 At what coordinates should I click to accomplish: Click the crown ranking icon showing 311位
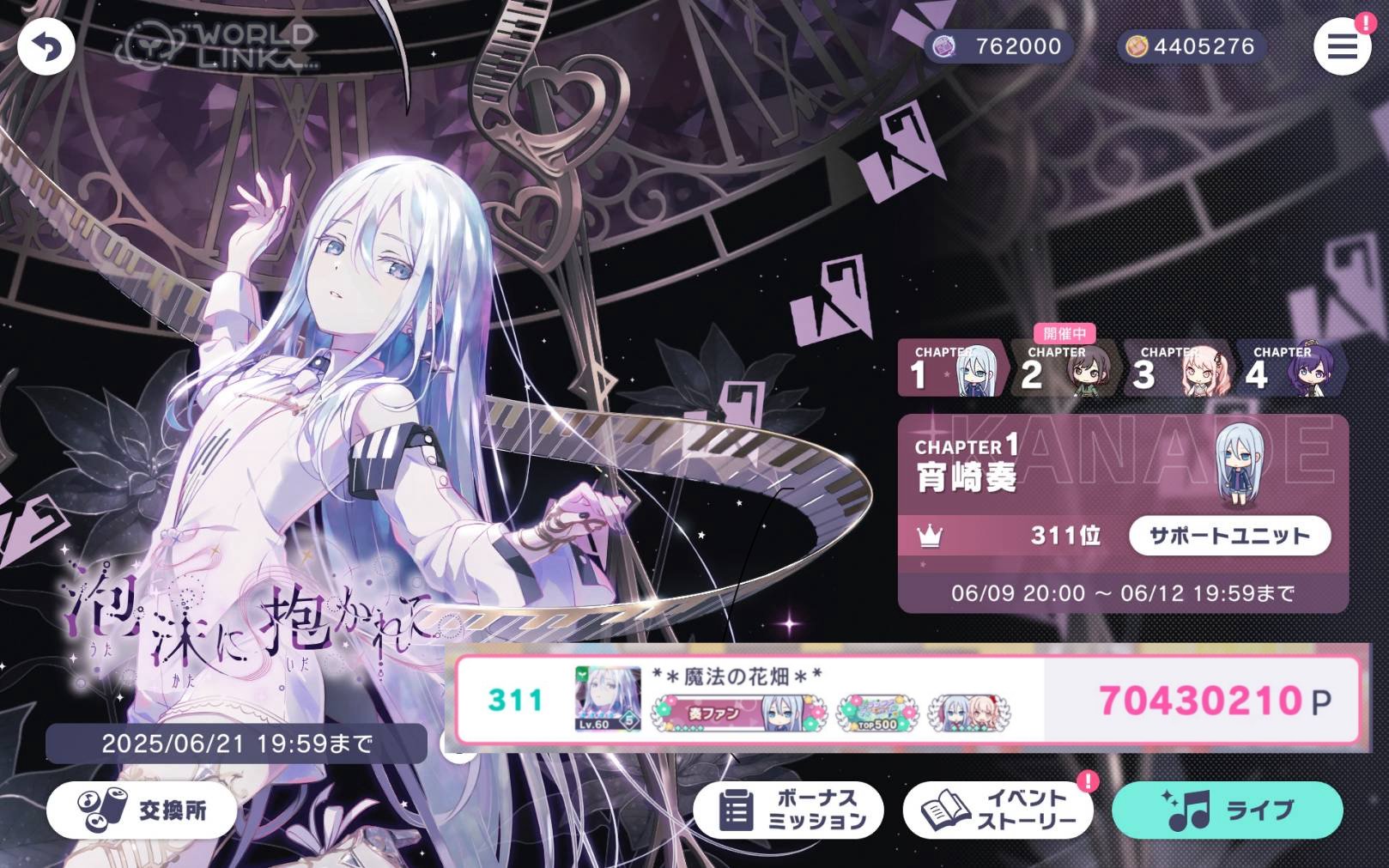pos(931,535)
